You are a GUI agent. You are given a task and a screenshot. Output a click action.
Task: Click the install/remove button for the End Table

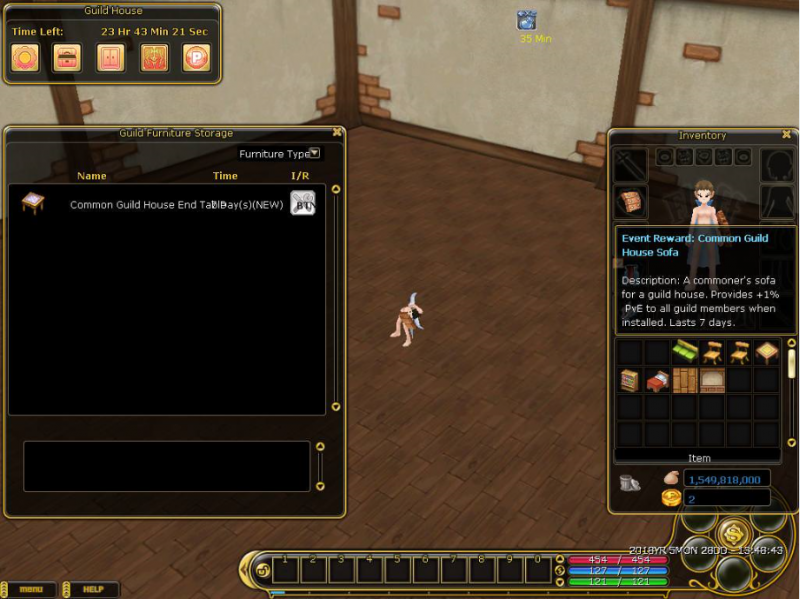pos(302,203)
